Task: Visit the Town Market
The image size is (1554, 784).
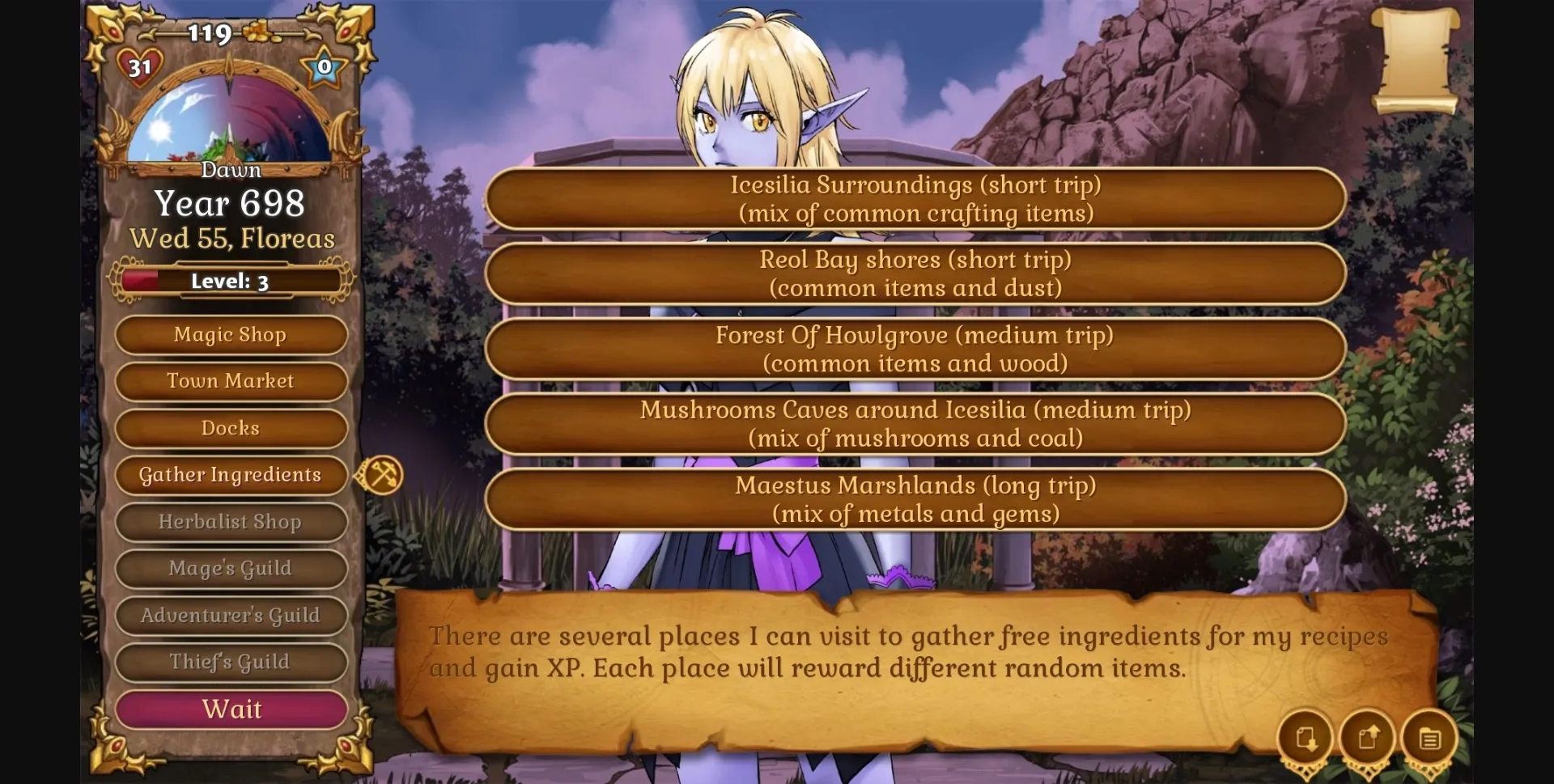Action: tap(231, 381)
